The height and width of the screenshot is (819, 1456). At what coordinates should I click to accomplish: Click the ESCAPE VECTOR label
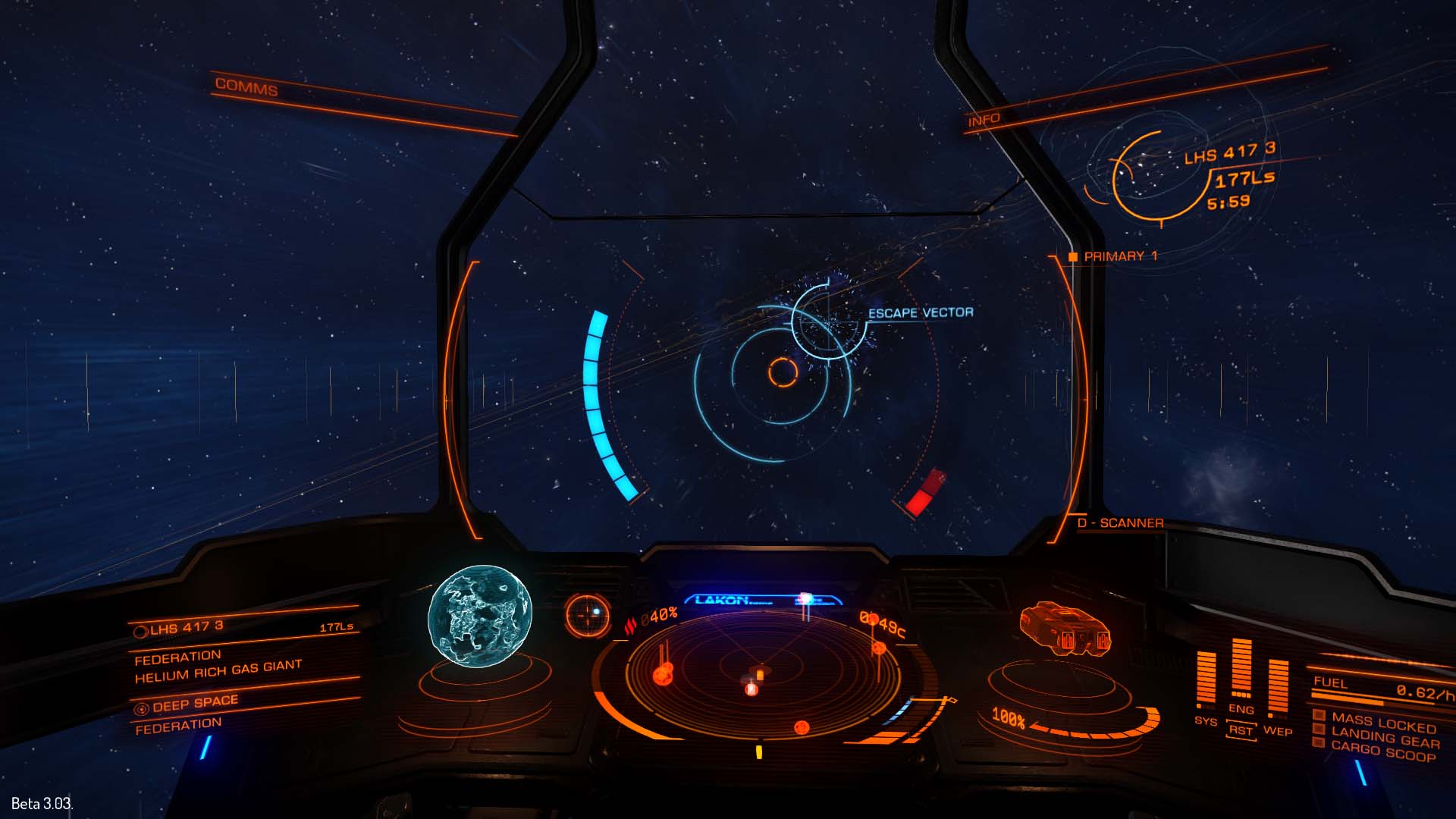(922, 312)
